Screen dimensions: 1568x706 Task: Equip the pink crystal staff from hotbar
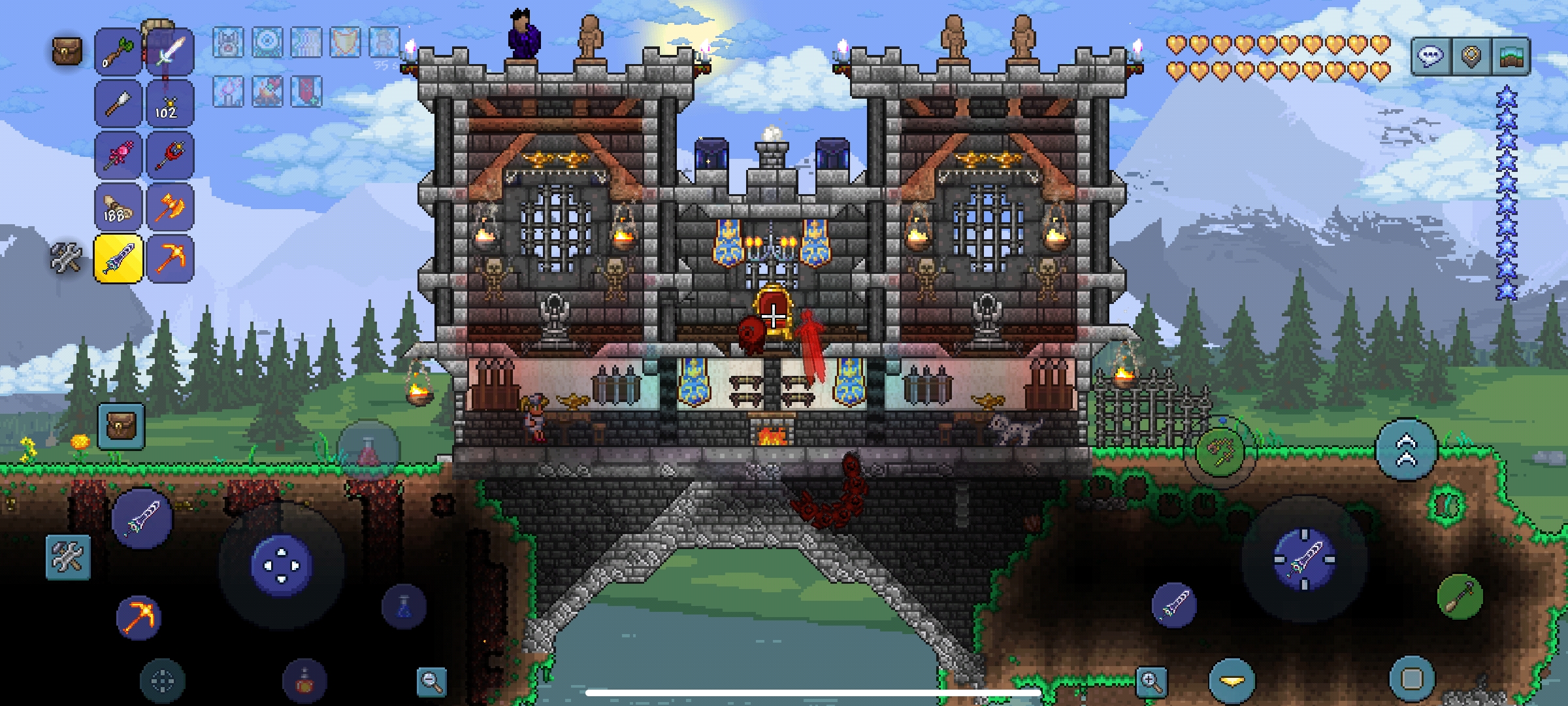pos(118,156)
